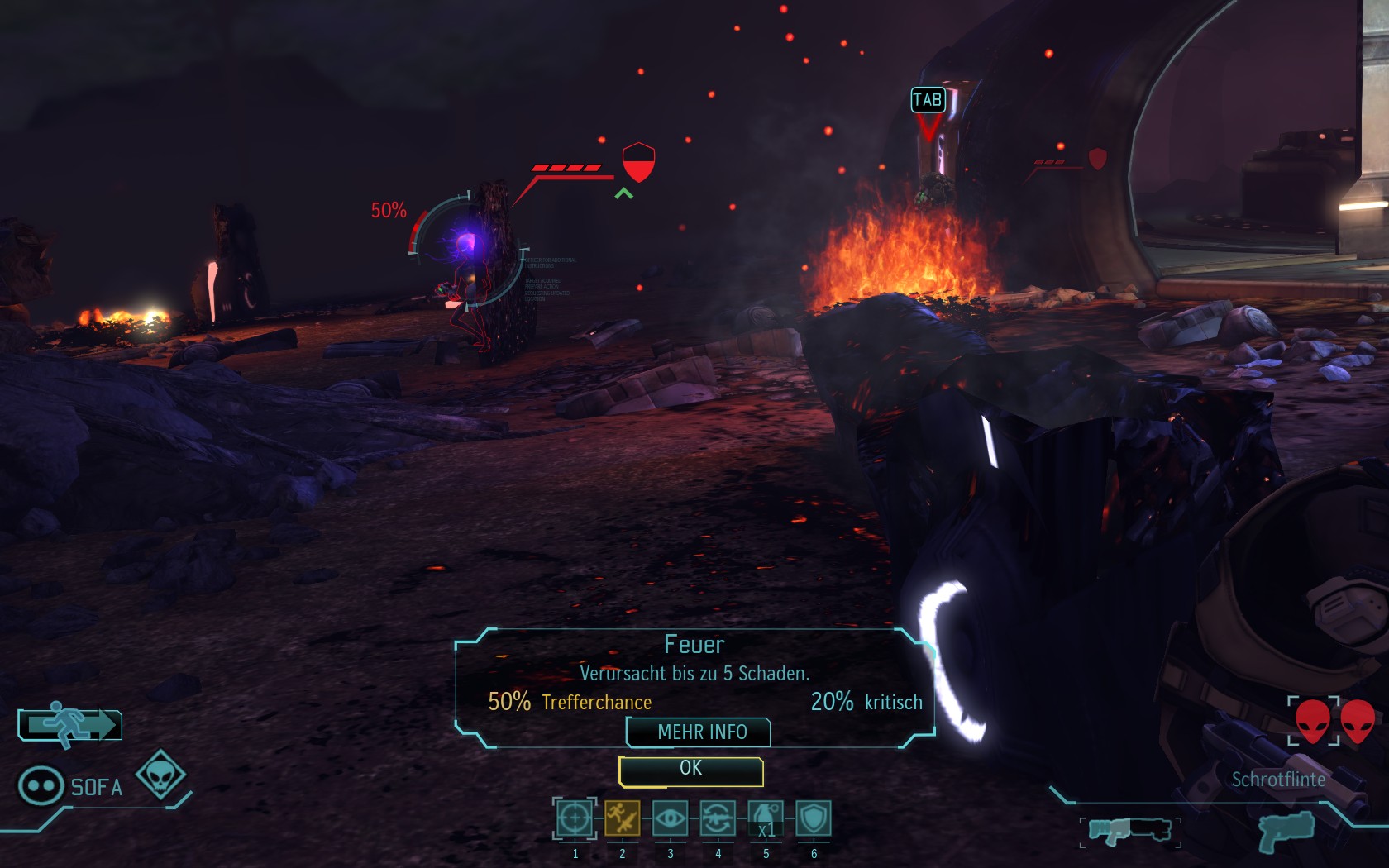This screenshot has width=1389, height=868.
Task: Select the shotgun weapon icon
Action: [1129, 829]
